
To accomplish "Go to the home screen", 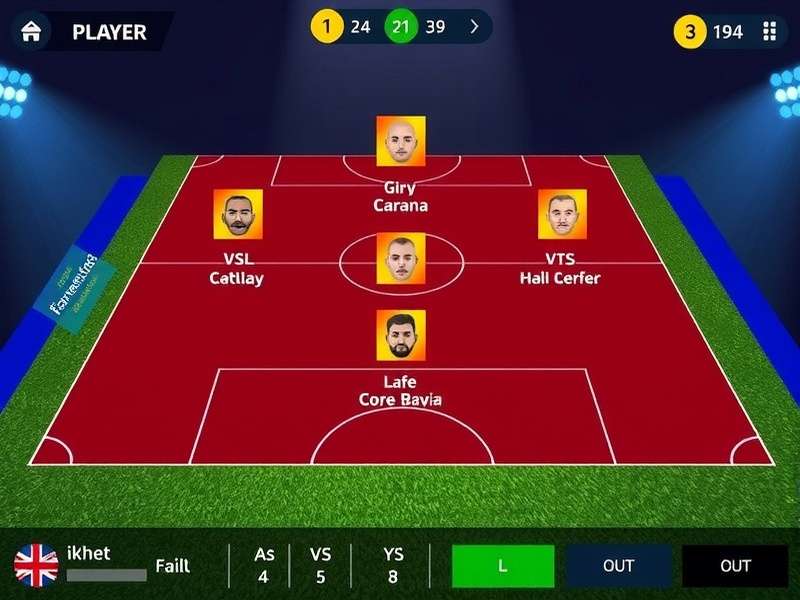I will tap(31, 31).
